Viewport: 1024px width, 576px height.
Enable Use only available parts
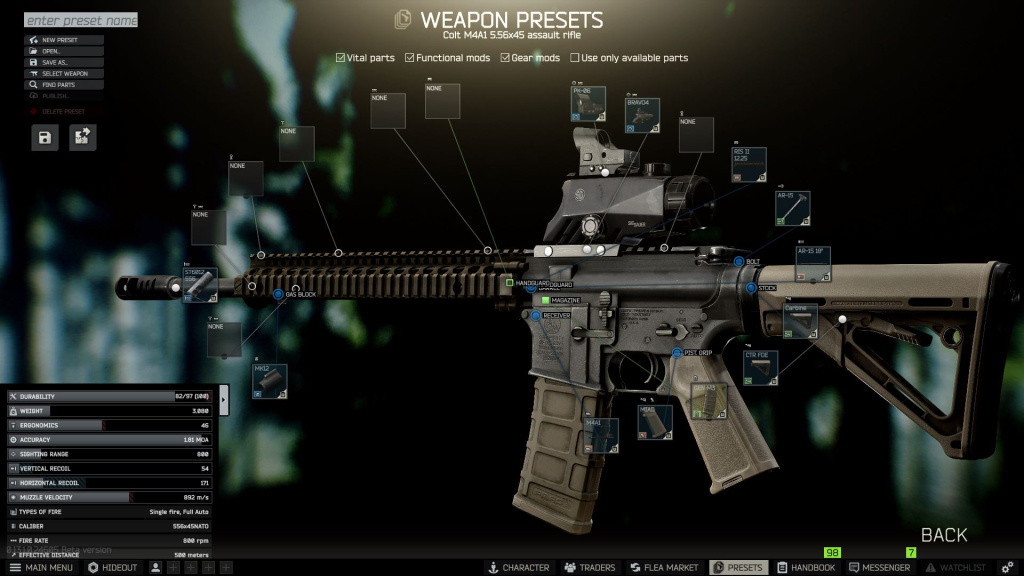point(575,58)
